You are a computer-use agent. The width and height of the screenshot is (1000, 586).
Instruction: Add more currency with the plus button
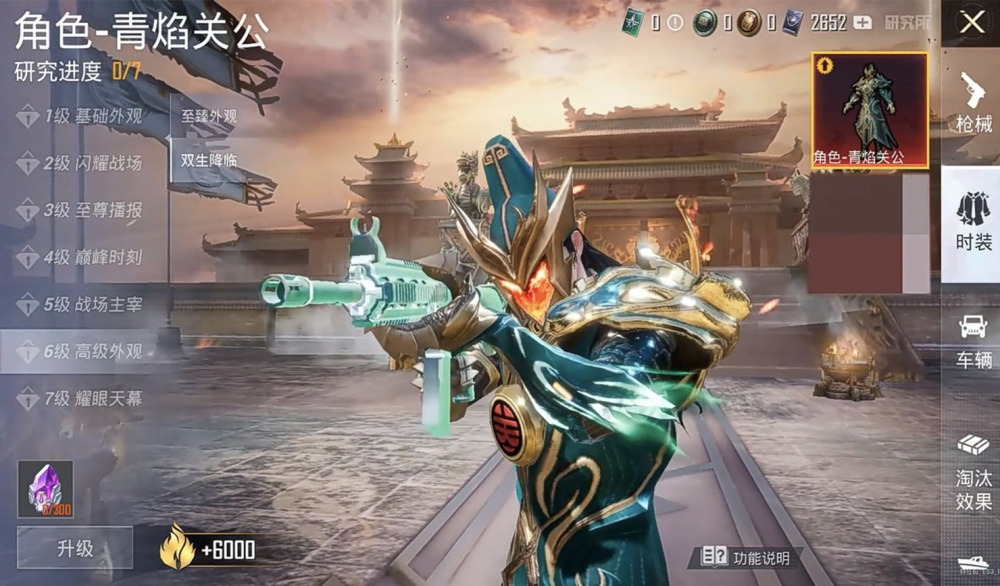click(x=861, y=22)
